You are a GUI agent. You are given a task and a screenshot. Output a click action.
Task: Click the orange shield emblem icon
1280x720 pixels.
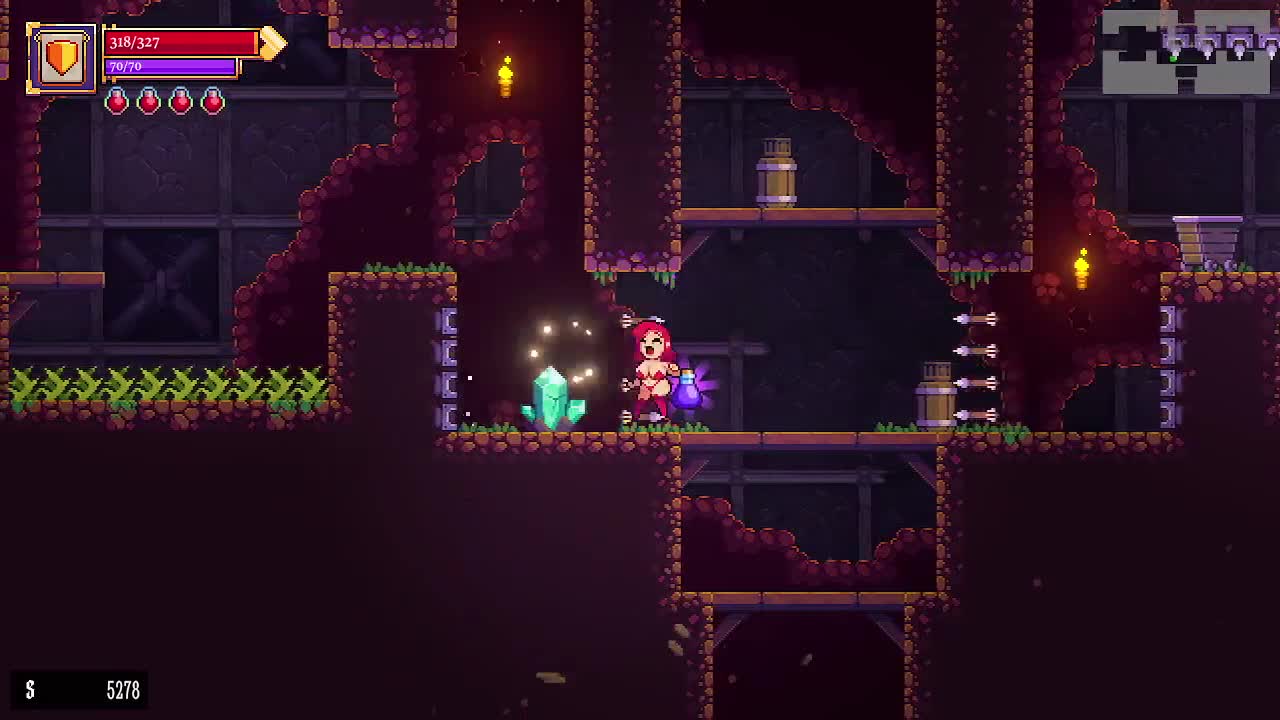[61, 58]
